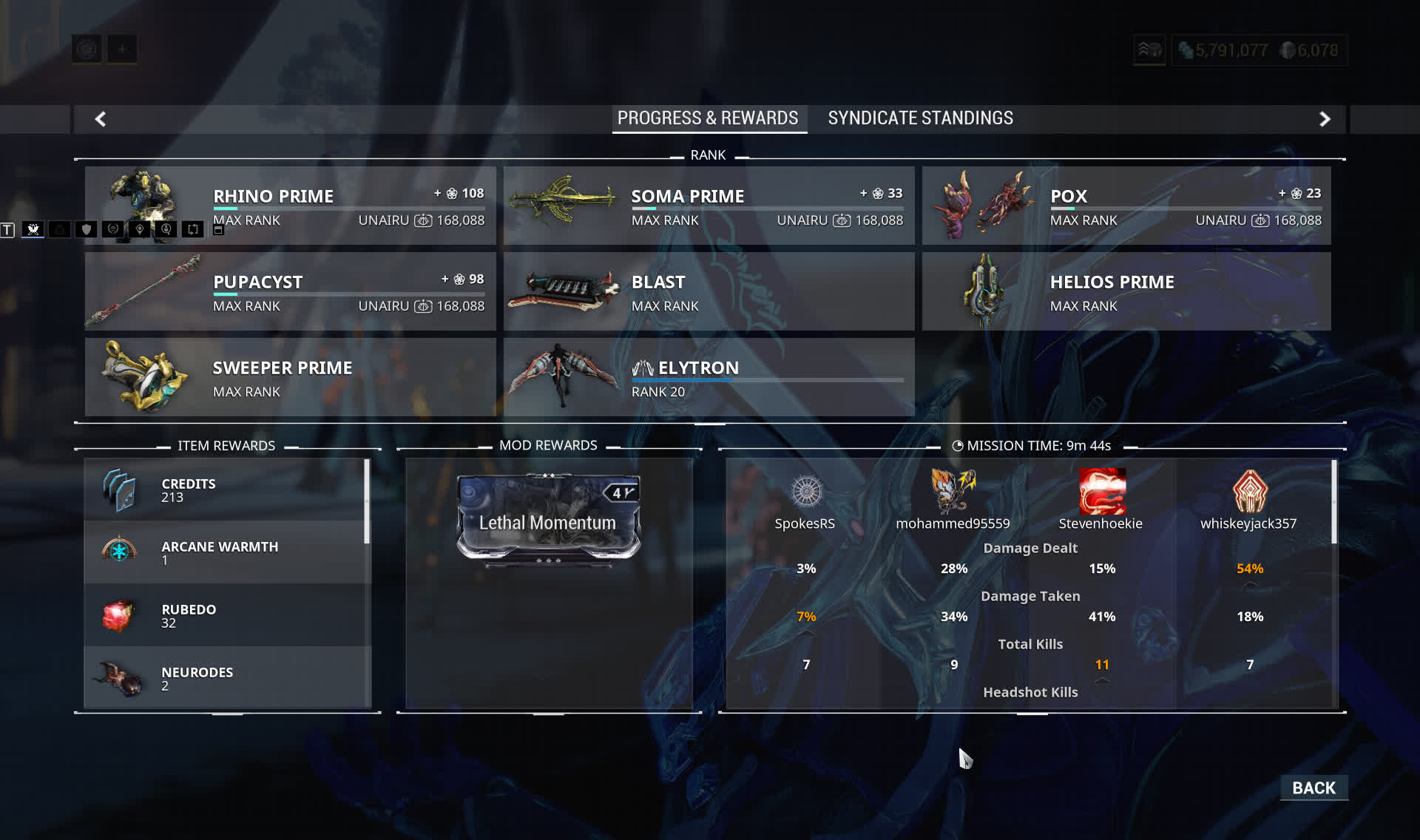
Task: Switch to the Syndicate Standings tab
Action: point(920,118)
